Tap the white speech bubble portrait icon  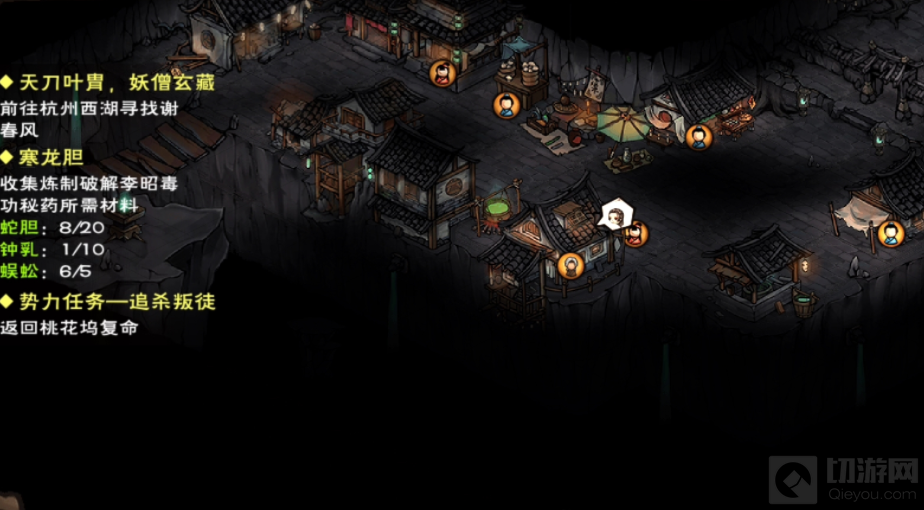pyautogui.click(x=615, y=213)
